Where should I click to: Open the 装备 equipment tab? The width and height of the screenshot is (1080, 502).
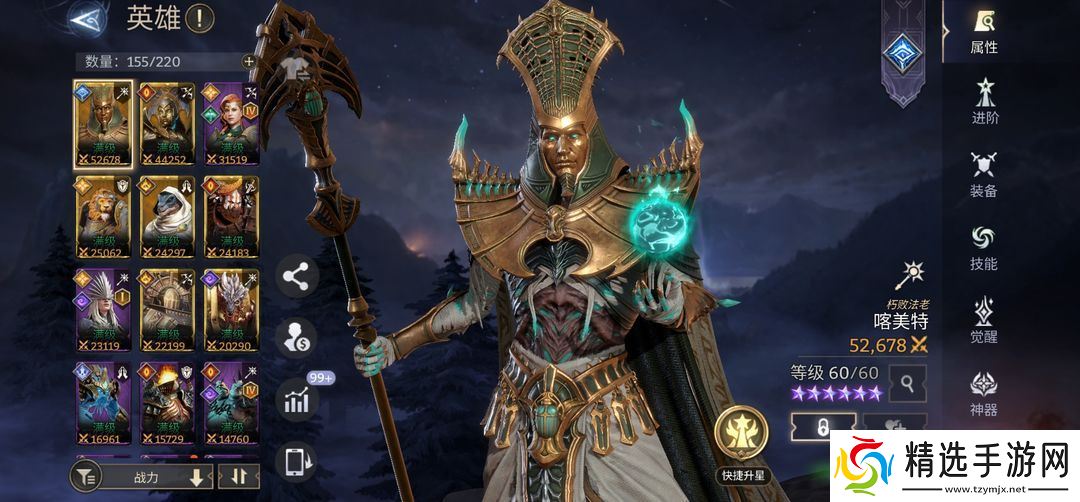click(x=983, y=175)
